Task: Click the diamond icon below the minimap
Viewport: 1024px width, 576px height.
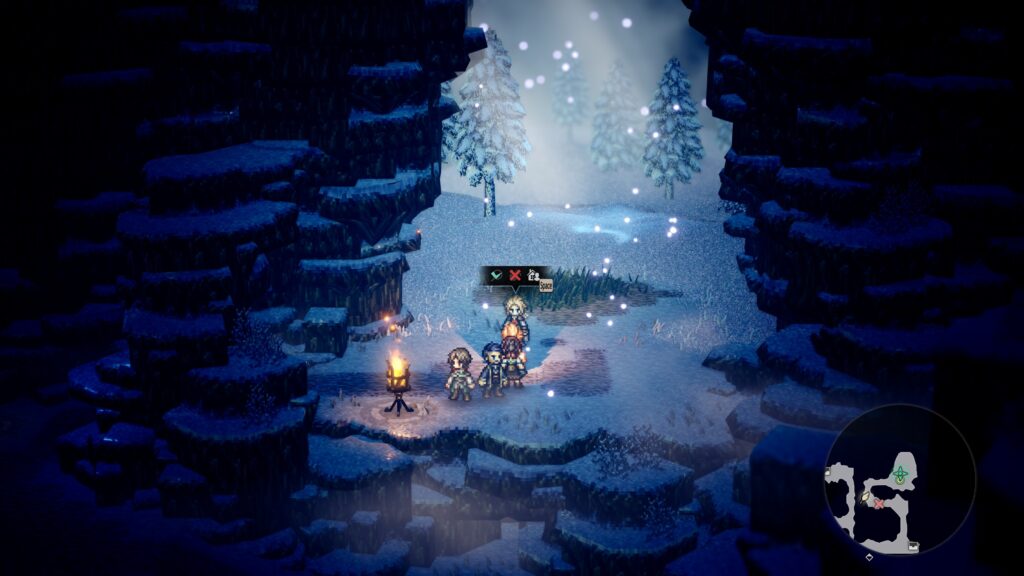Action: [869, 556]
